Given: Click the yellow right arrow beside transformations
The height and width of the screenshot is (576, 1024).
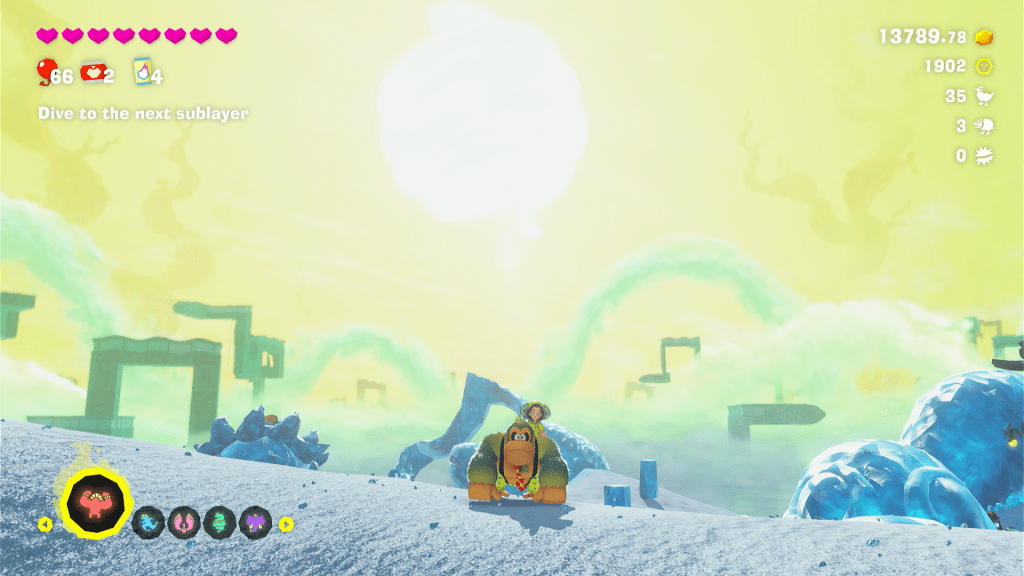Looking at the screenshot, I should pyautogui.click(x=286, y=523).
